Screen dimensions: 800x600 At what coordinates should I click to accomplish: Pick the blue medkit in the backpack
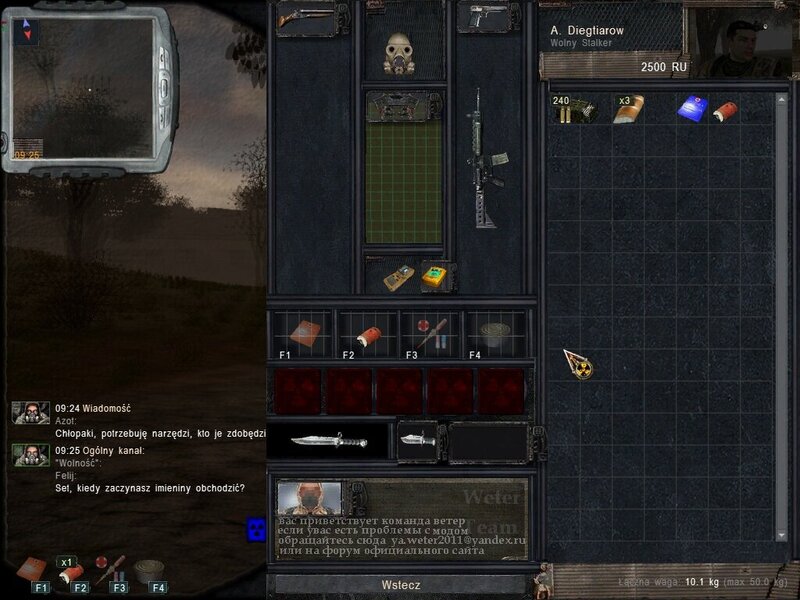[692, 110]
